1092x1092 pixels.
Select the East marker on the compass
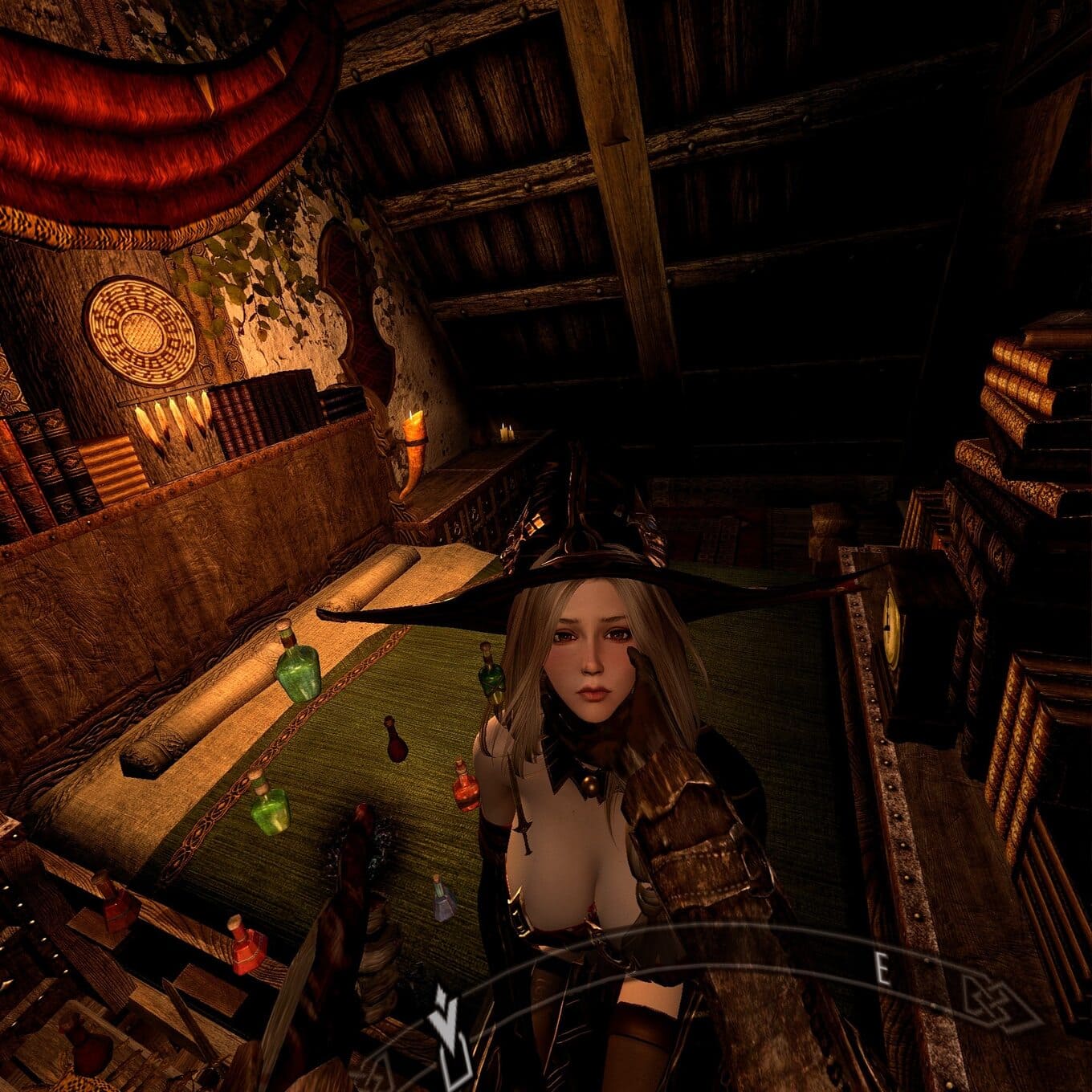pos(882,971)
